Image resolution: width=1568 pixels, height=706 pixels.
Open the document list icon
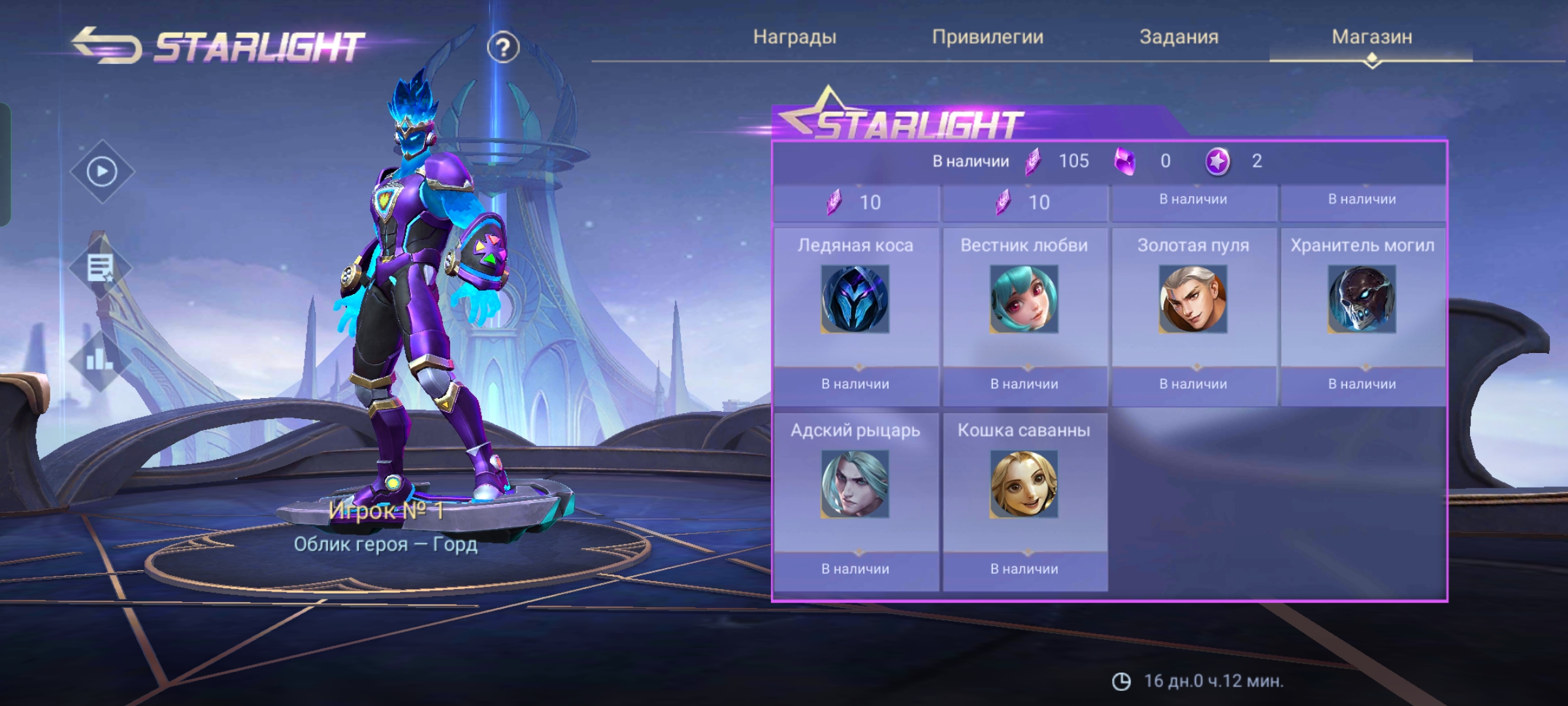pyautogui.click(x=101, y=267)
